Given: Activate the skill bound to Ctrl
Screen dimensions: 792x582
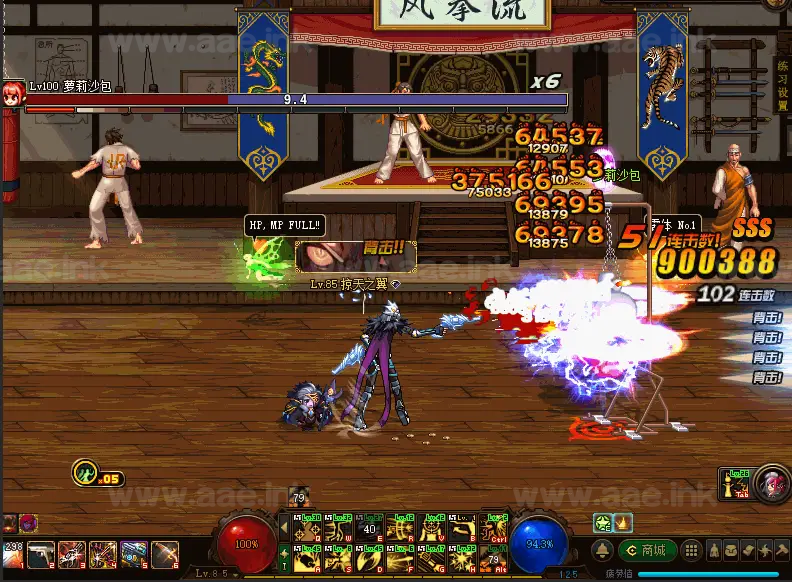Looking at the screenshot, I should coord(494,528).
